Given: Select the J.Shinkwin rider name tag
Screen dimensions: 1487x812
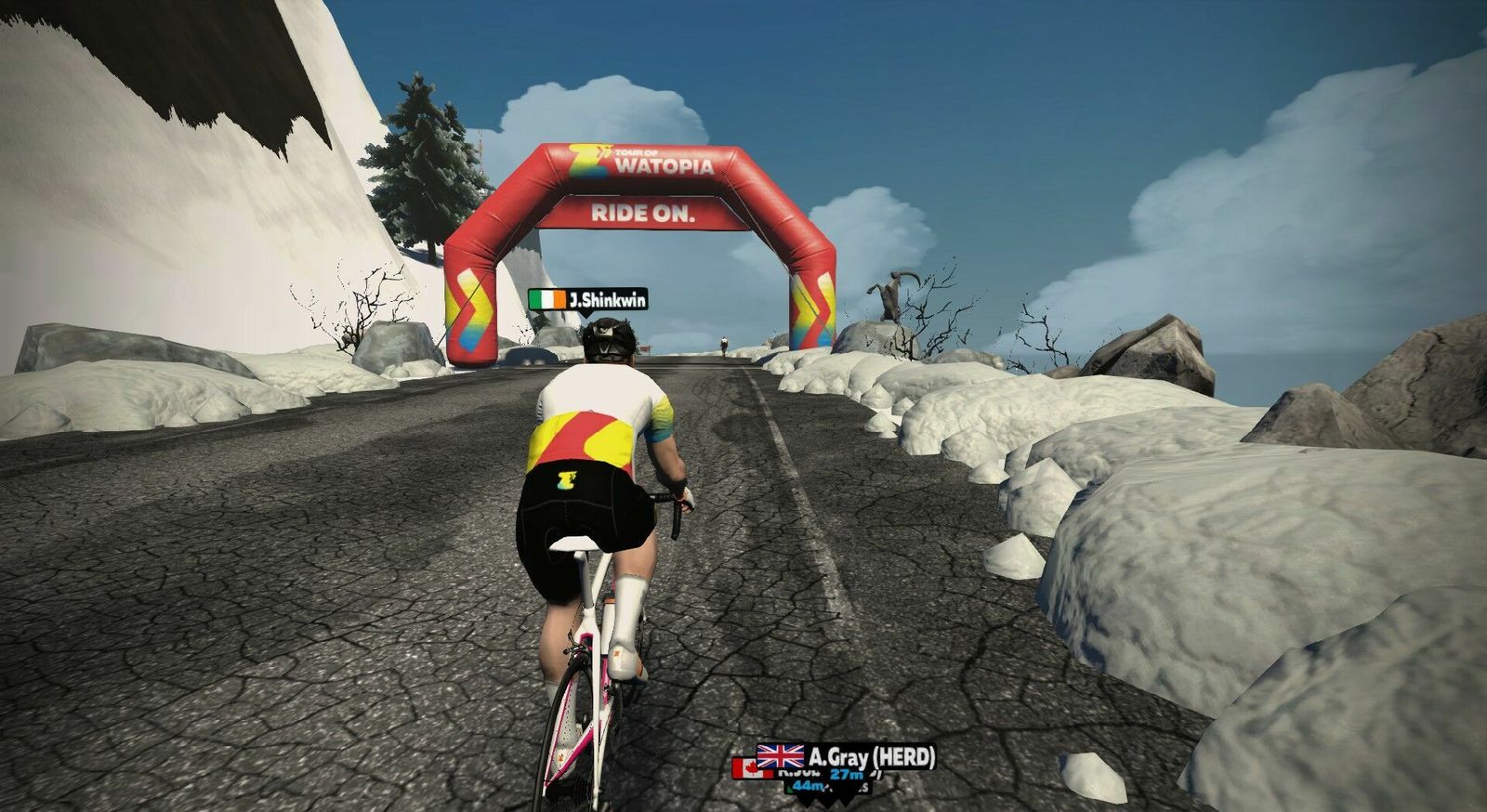Looking at the screenshot, I should tap(588, 300).
